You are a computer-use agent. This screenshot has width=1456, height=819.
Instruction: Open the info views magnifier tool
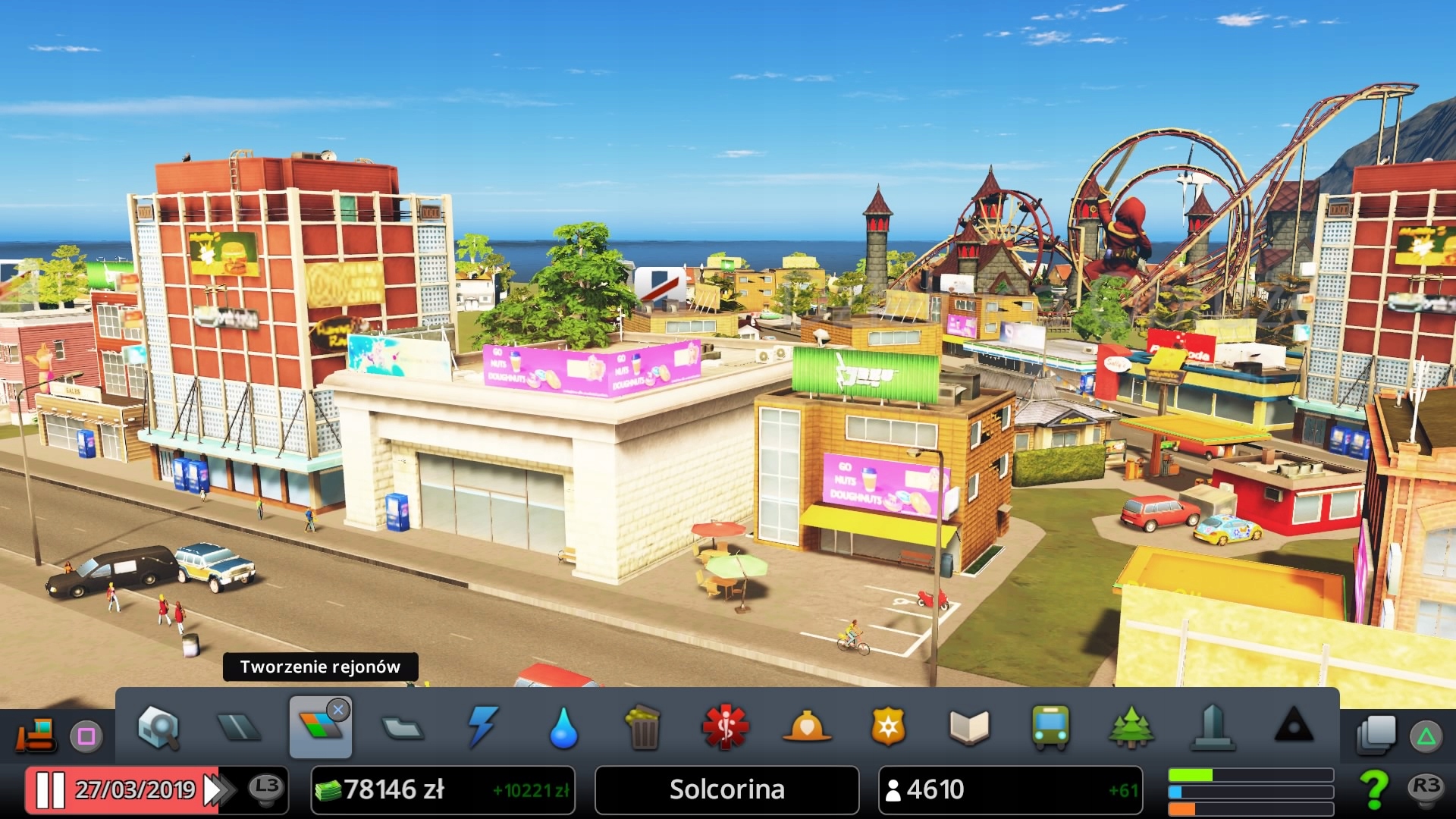coord(158,728)
